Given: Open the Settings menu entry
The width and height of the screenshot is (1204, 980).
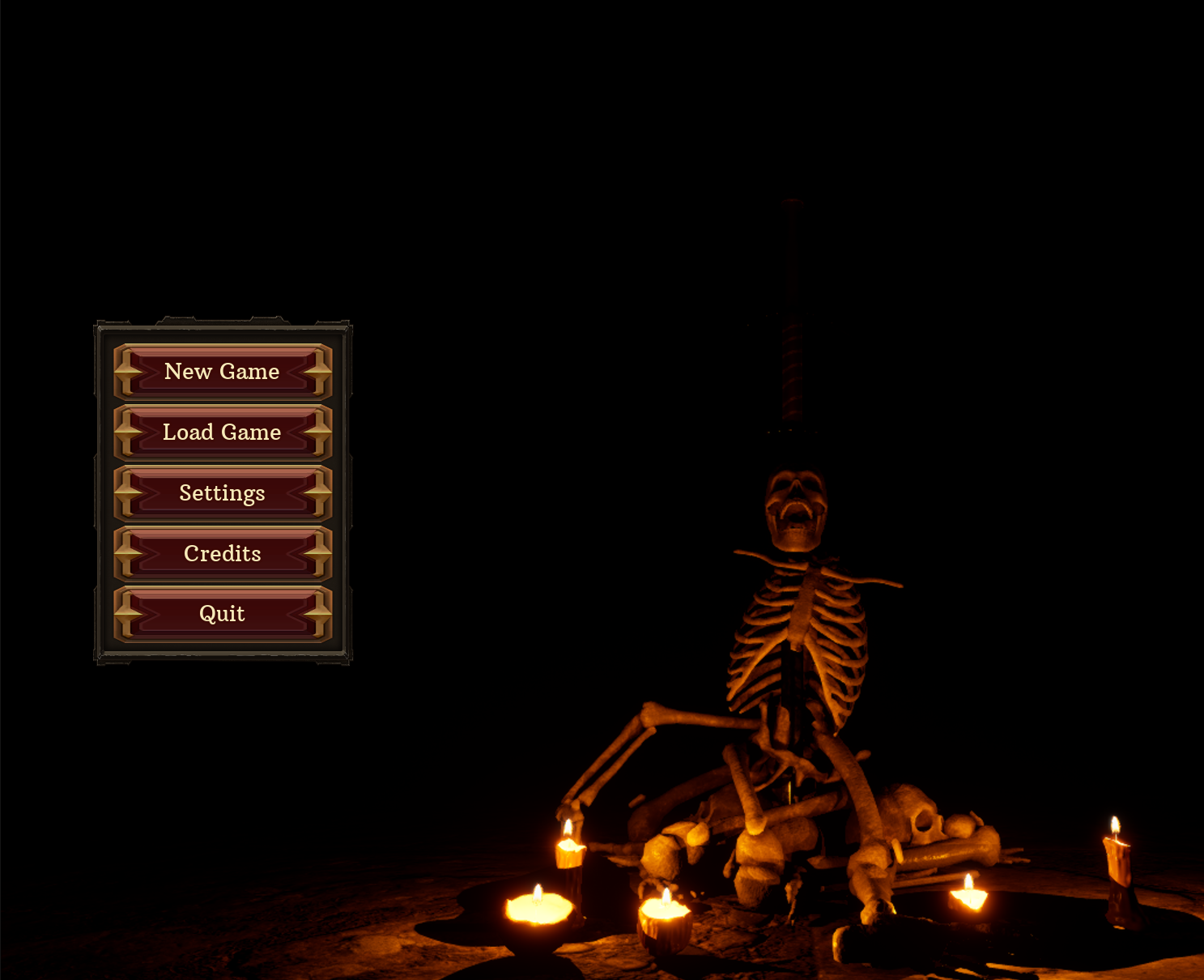Looking at the screenshot, I should (x=223, y=493).
